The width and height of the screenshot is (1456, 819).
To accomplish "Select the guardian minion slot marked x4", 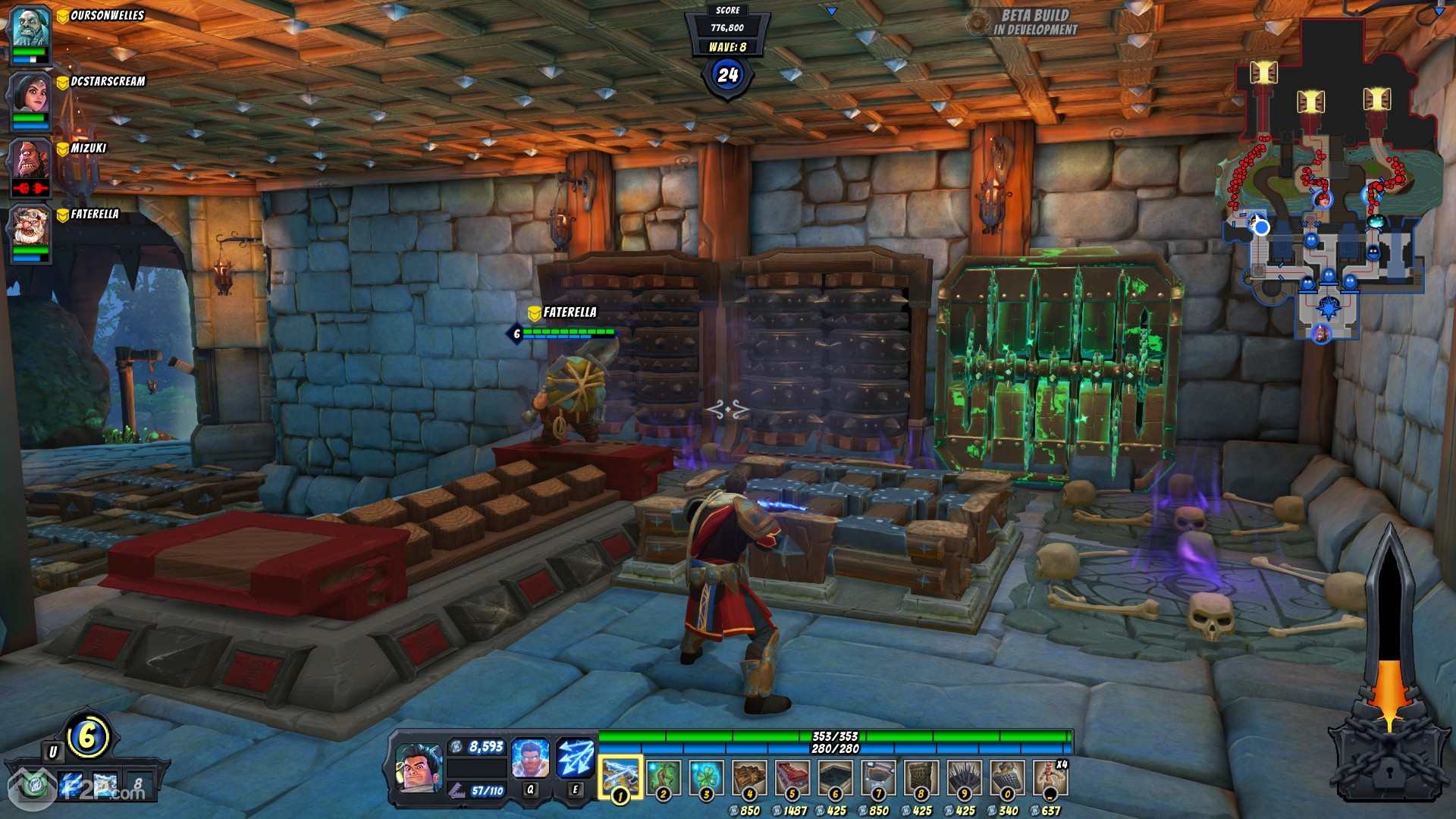I will [1050, 777].
